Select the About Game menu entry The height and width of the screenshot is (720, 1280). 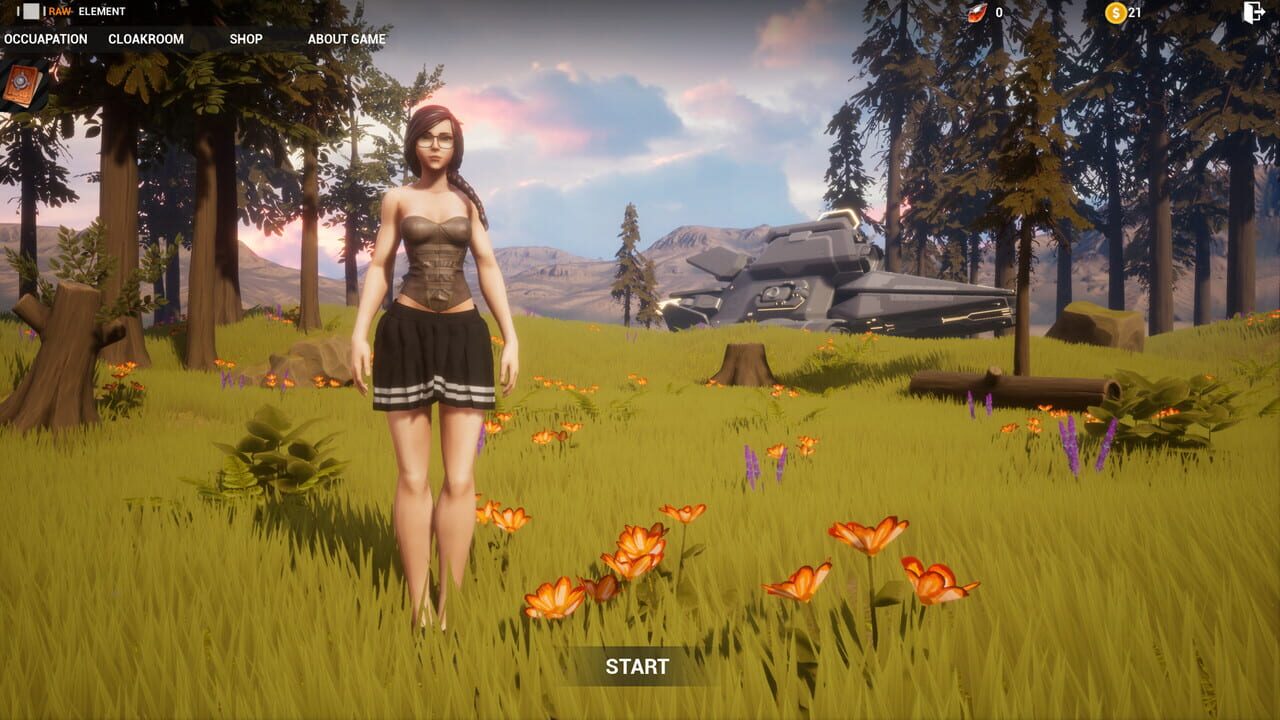346,39
